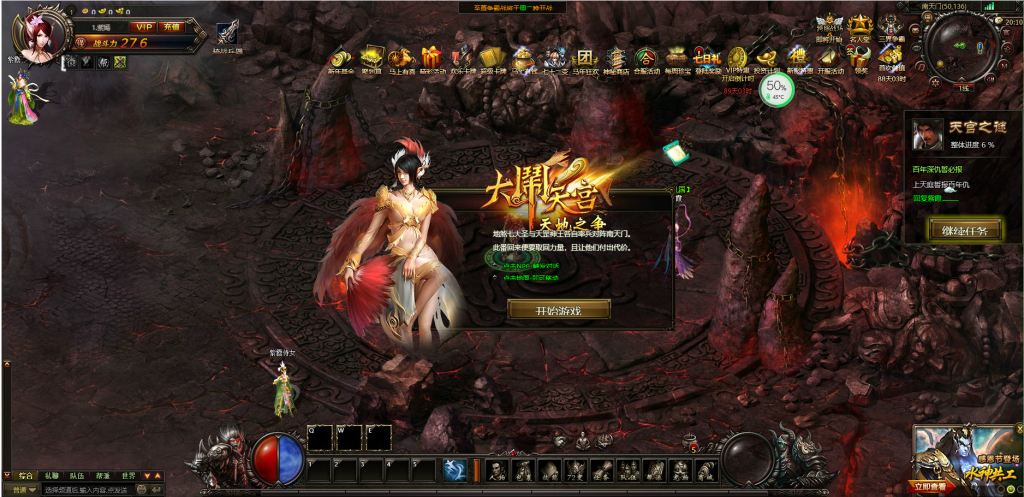Switch to the 私聊 private chat tab
The image size is (1024, 497).
52,476
